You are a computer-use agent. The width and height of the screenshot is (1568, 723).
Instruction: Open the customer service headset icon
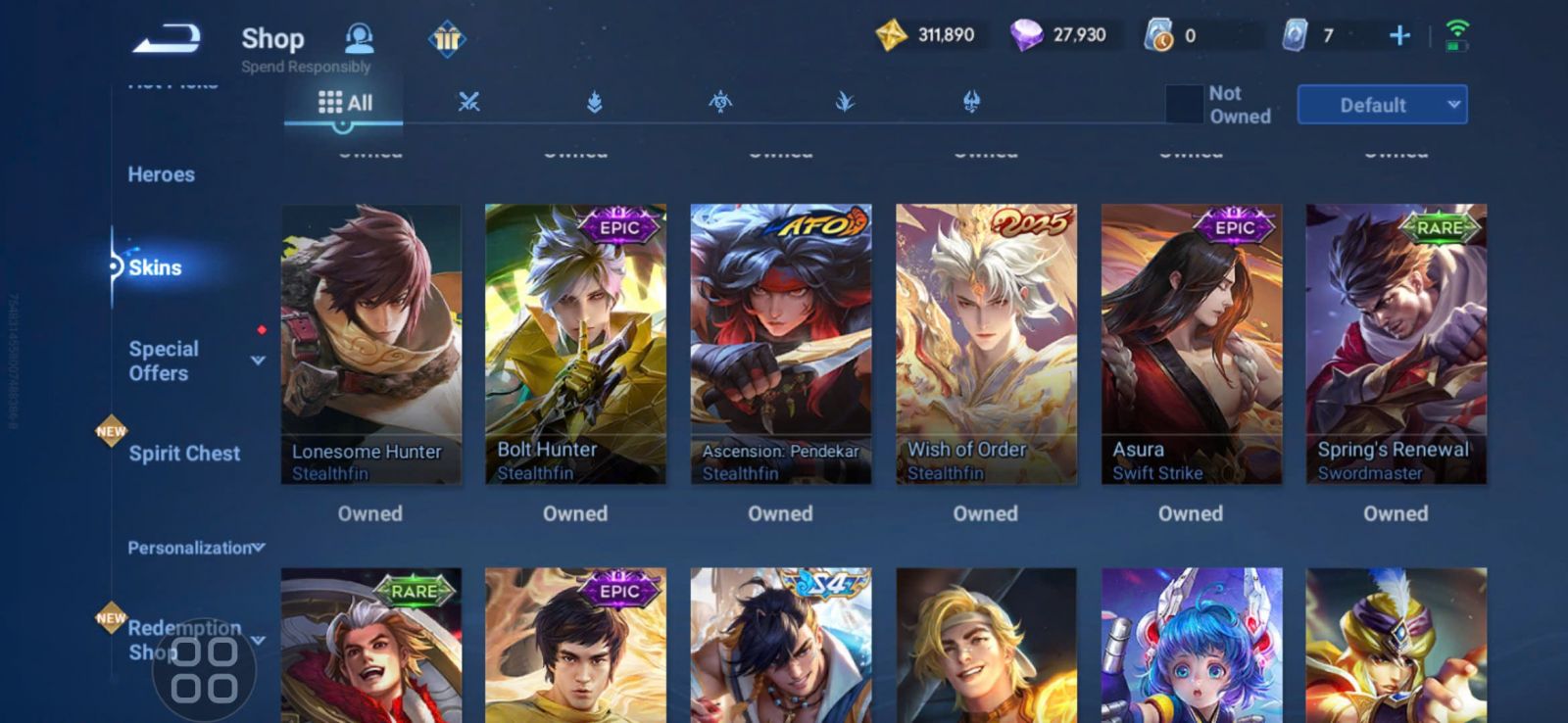[x=360, y=38]
